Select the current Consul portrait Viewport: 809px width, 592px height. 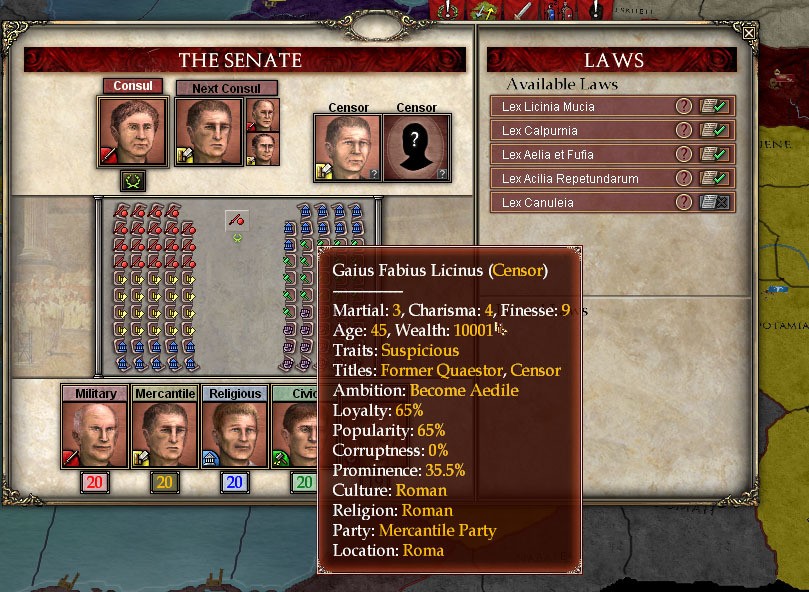[x=132, y=131]
